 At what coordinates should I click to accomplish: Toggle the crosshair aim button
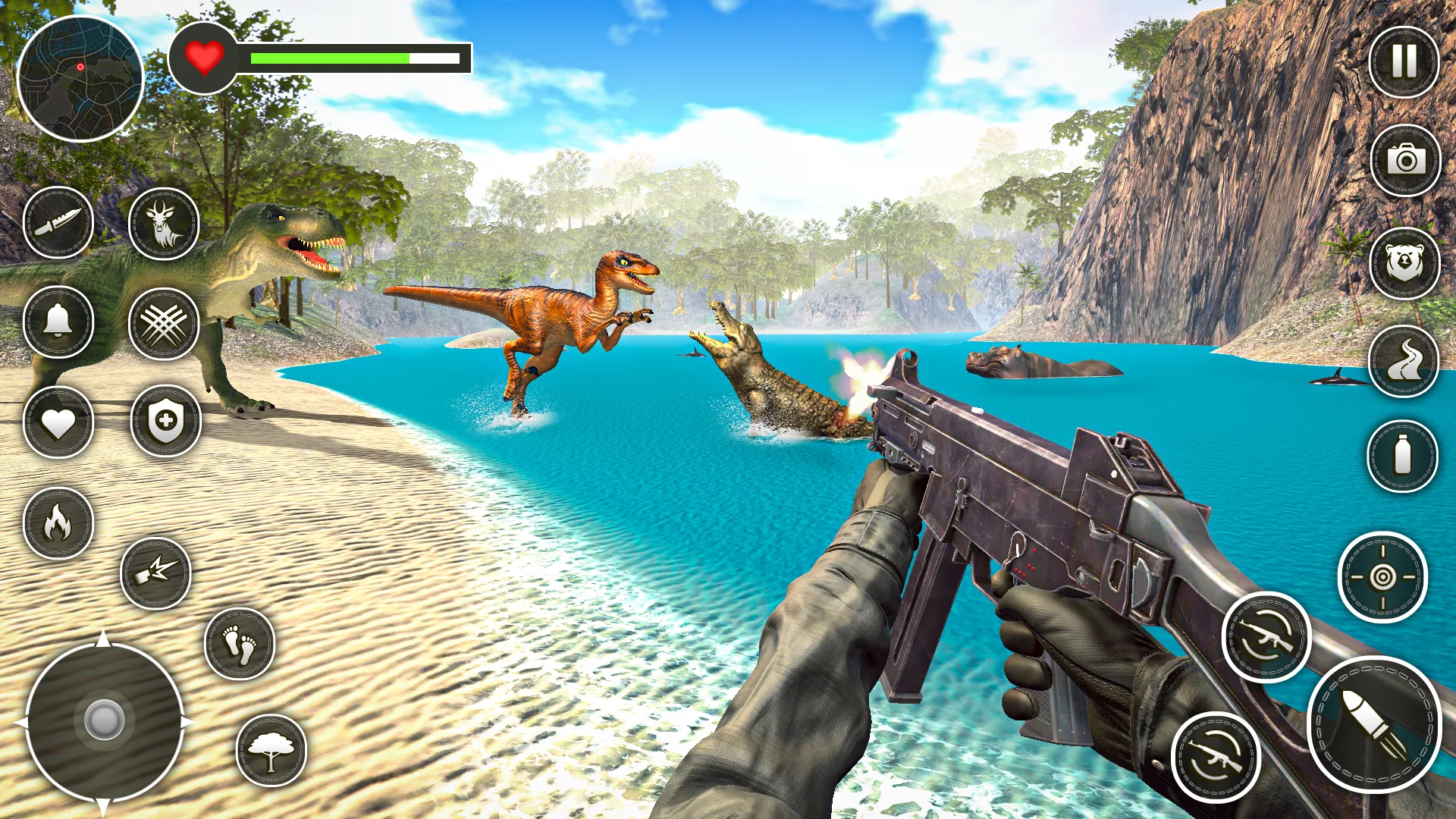(x=1382, y=577)
